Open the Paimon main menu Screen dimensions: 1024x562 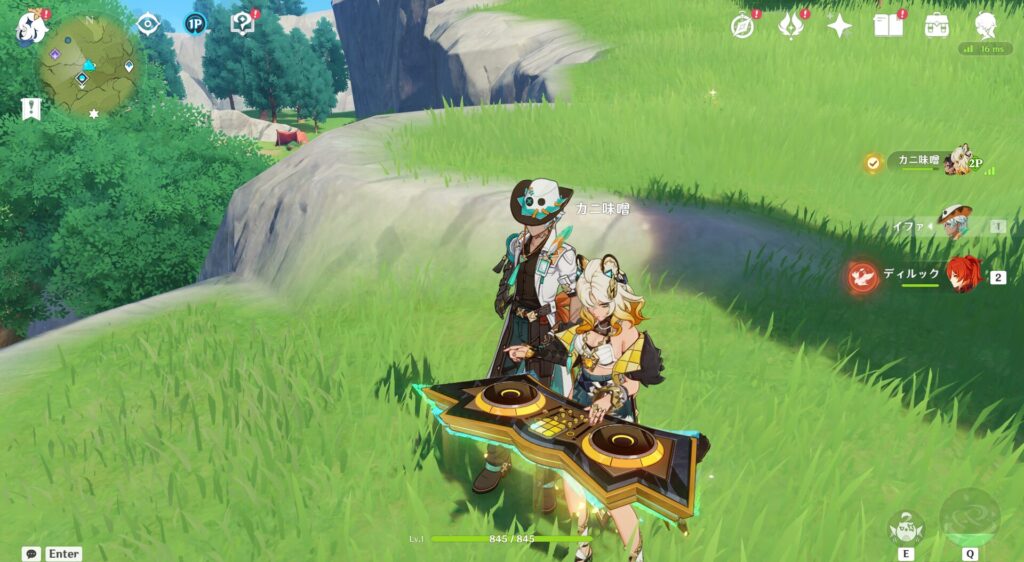point(29,27)
